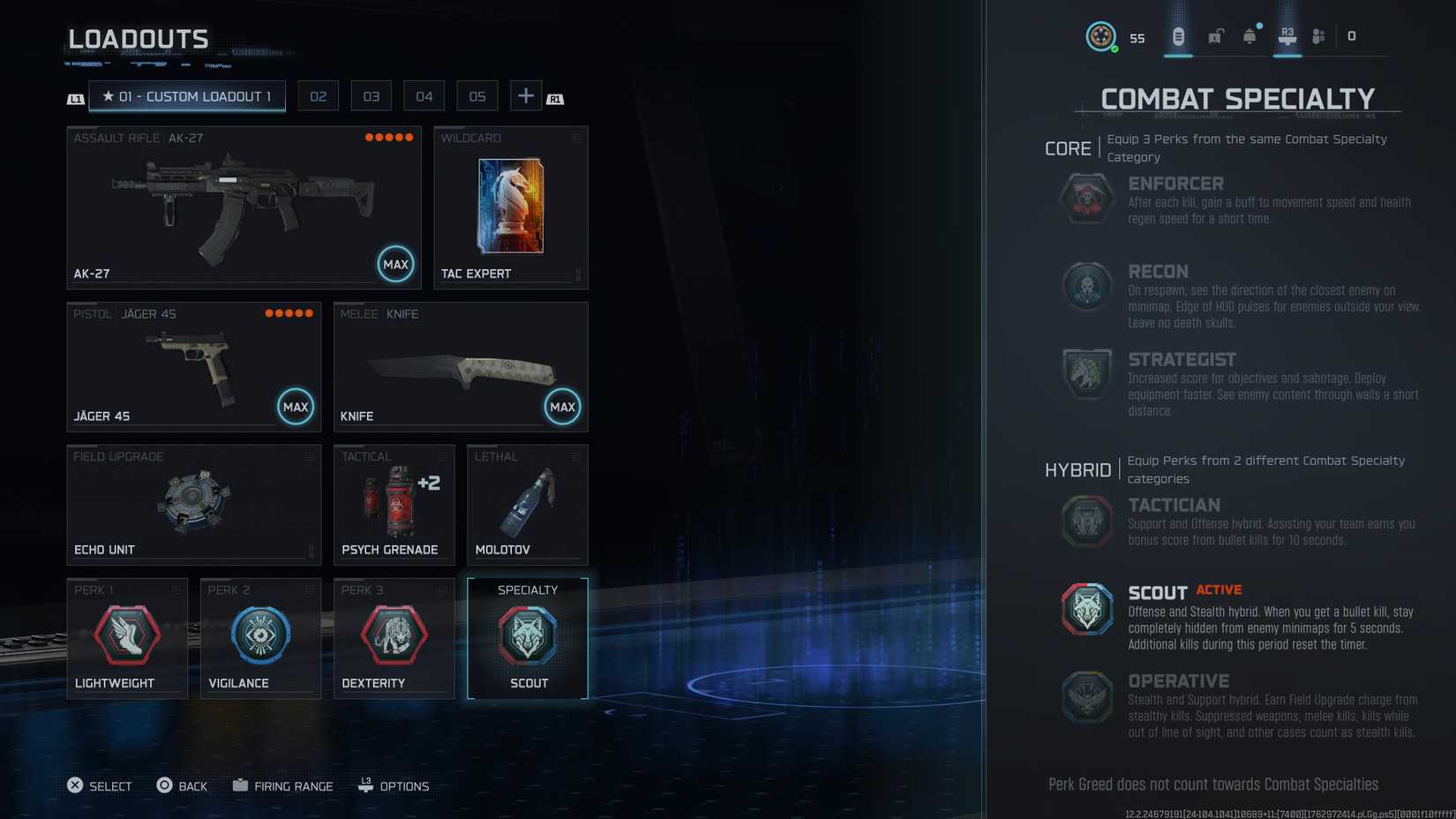Viewport: 1456px width, 819px height.
Task: Open the notifications bell icon
Action: pos(1250,36)
